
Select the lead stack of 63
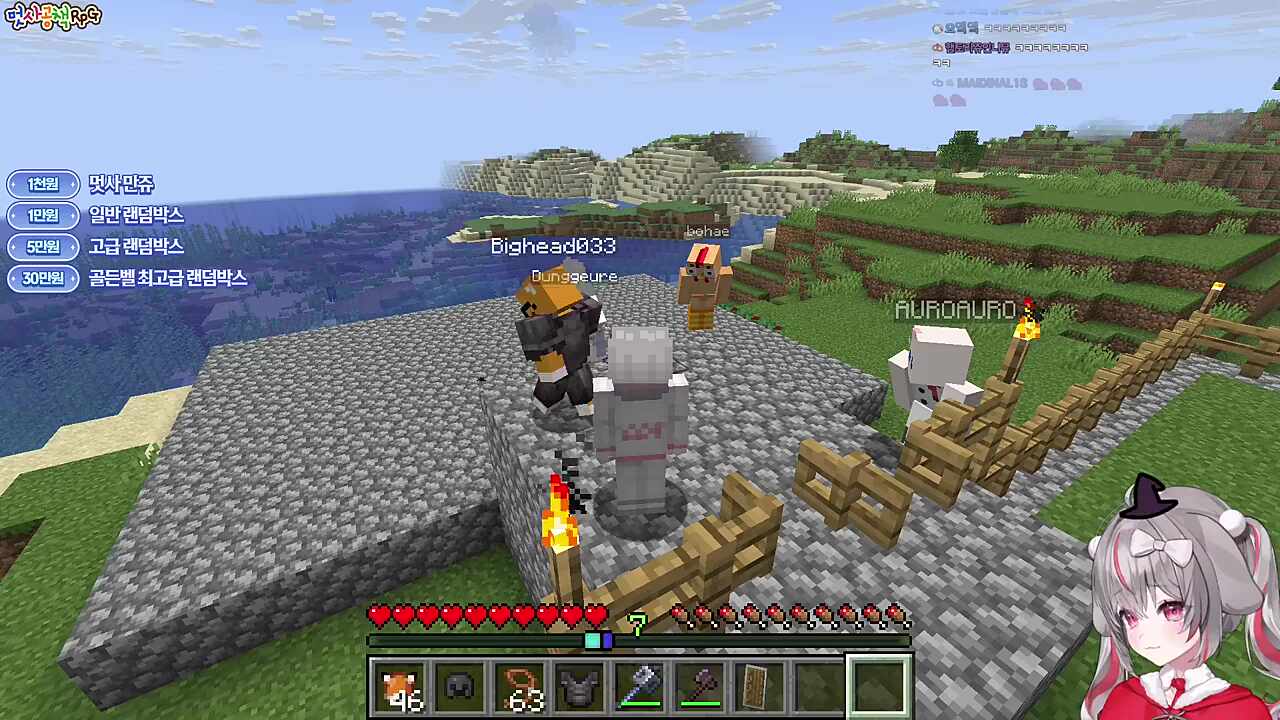pyautogui.click(x=520, y=687)
